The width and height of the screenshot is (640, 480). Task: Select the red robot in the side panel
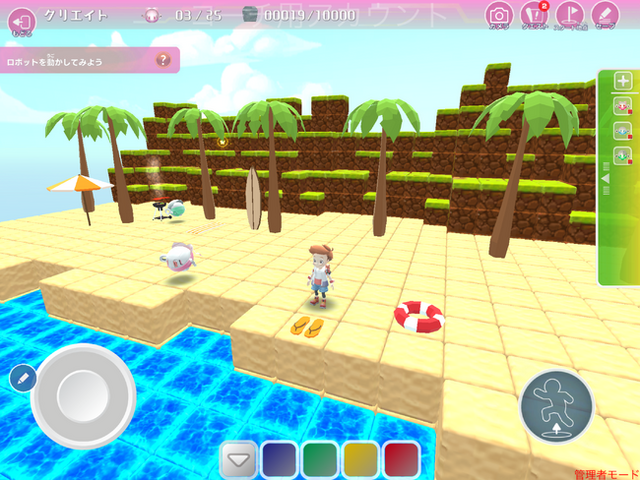pyautogui.click(x=622, y=106)
